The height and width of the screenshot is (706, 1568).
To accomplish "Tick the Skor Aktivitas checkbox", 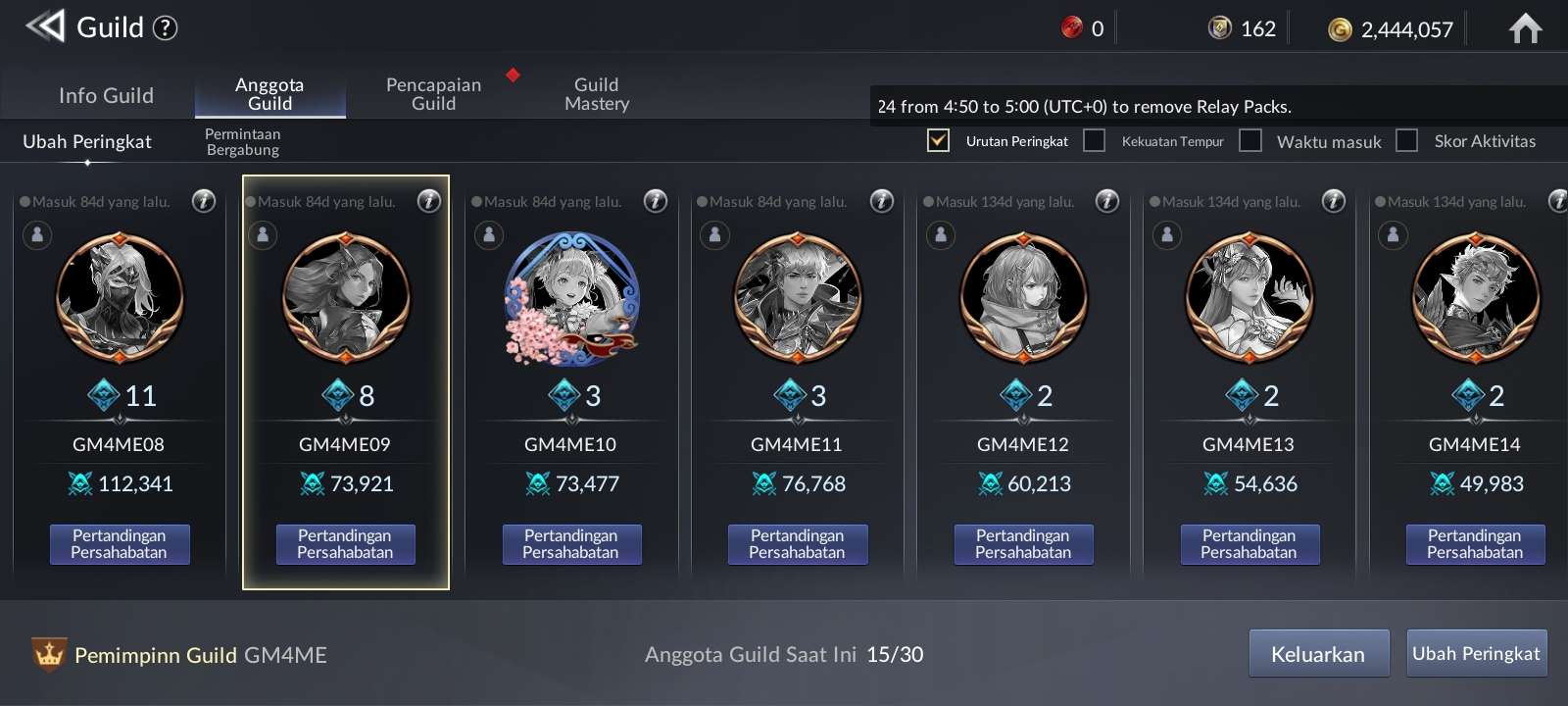I will coord(1407,140).
